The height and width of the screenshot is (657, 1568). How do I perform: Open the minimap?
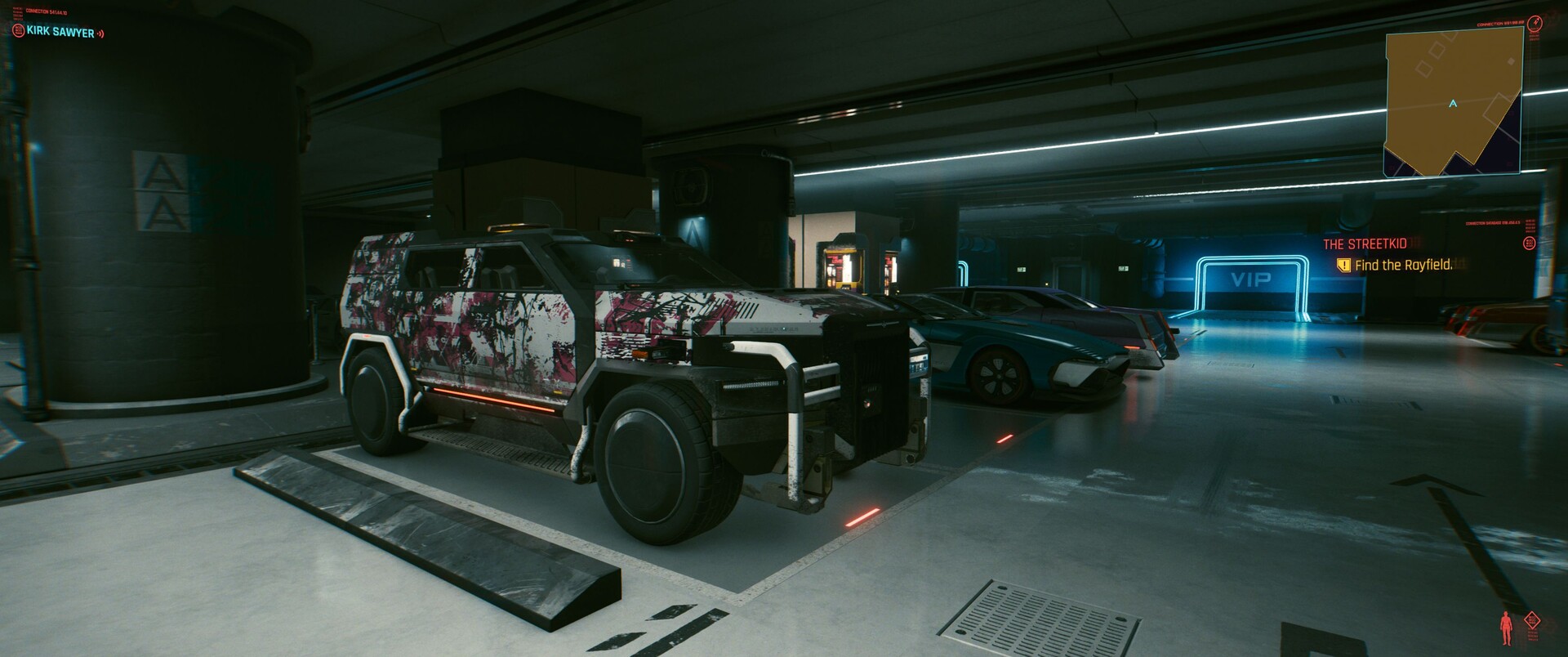tap(1453, 102)
